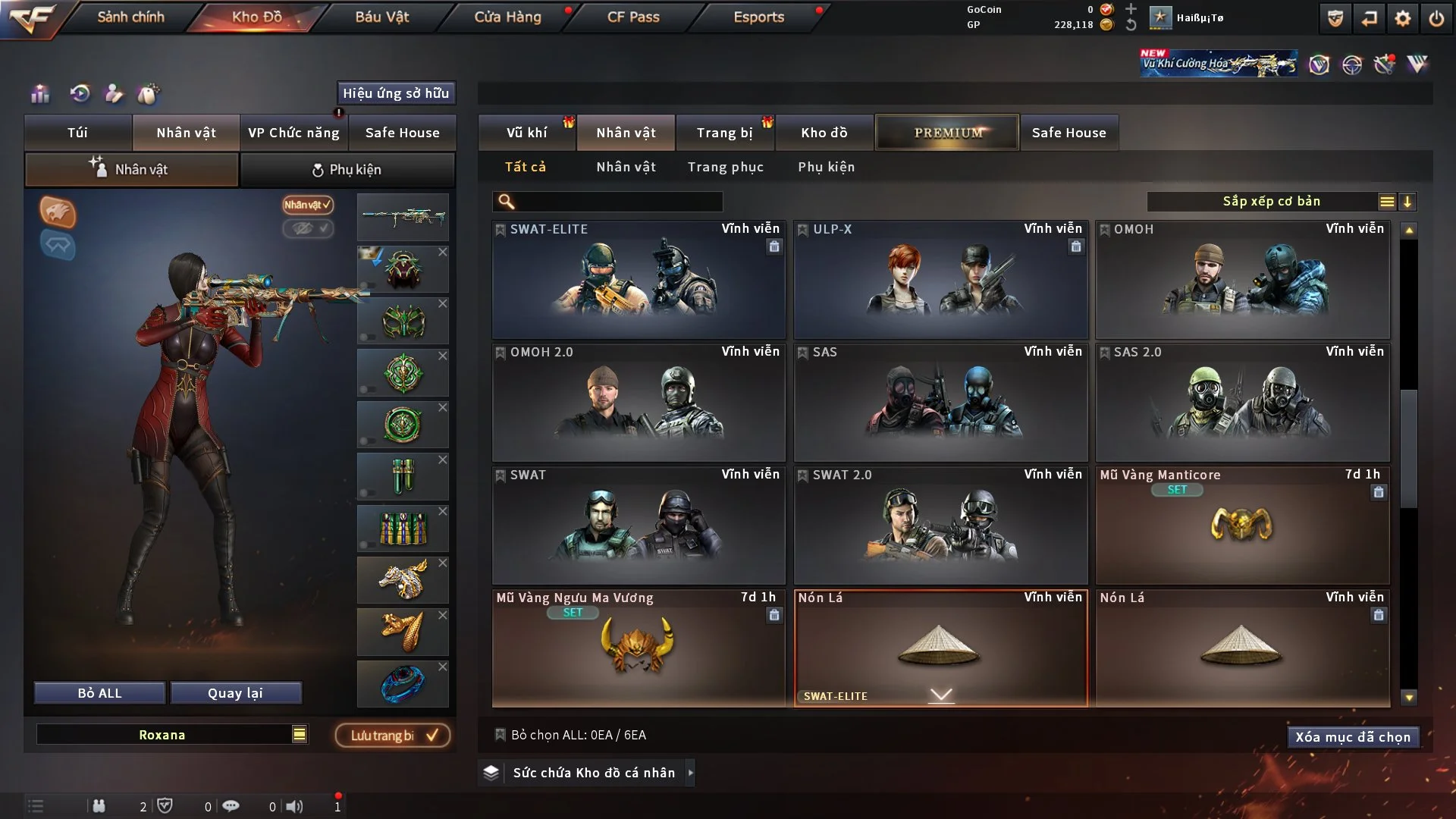1456x819 pixels.
Task: Open the Roxana character dropdown
Action: (x=300, y=734)
